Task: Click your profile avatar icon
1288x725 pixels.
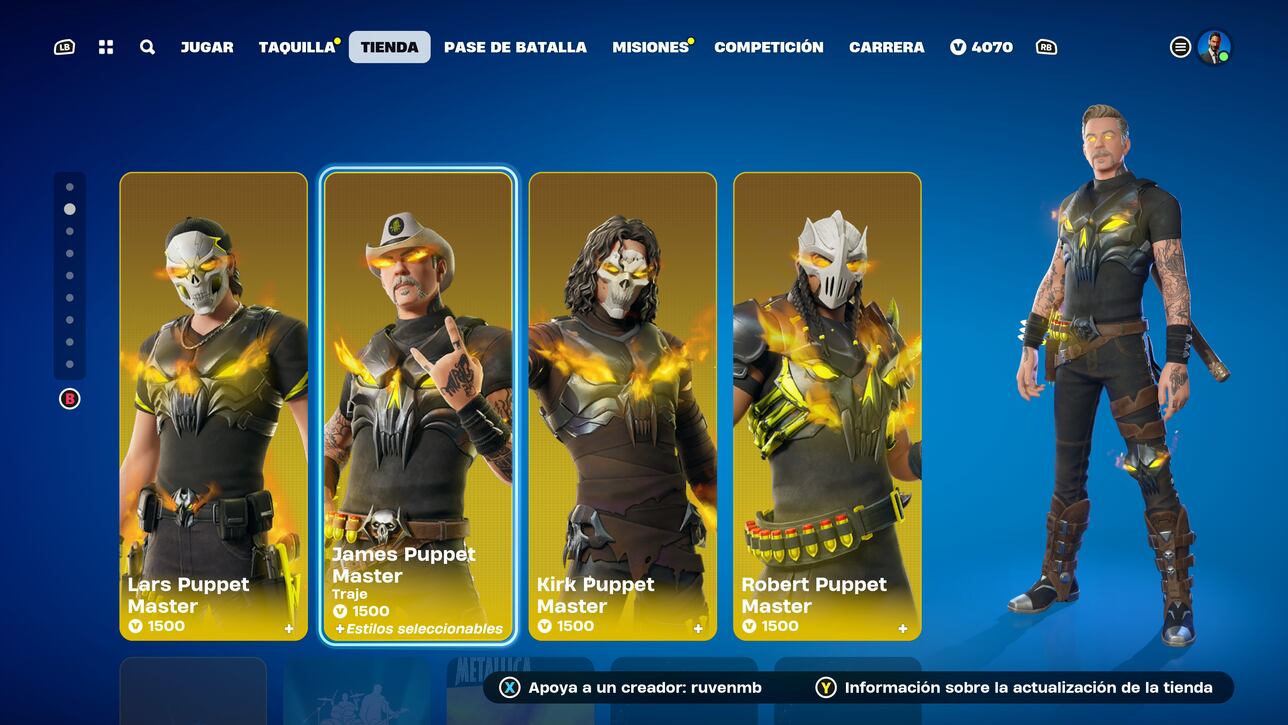Action: tap(1216, 46)
